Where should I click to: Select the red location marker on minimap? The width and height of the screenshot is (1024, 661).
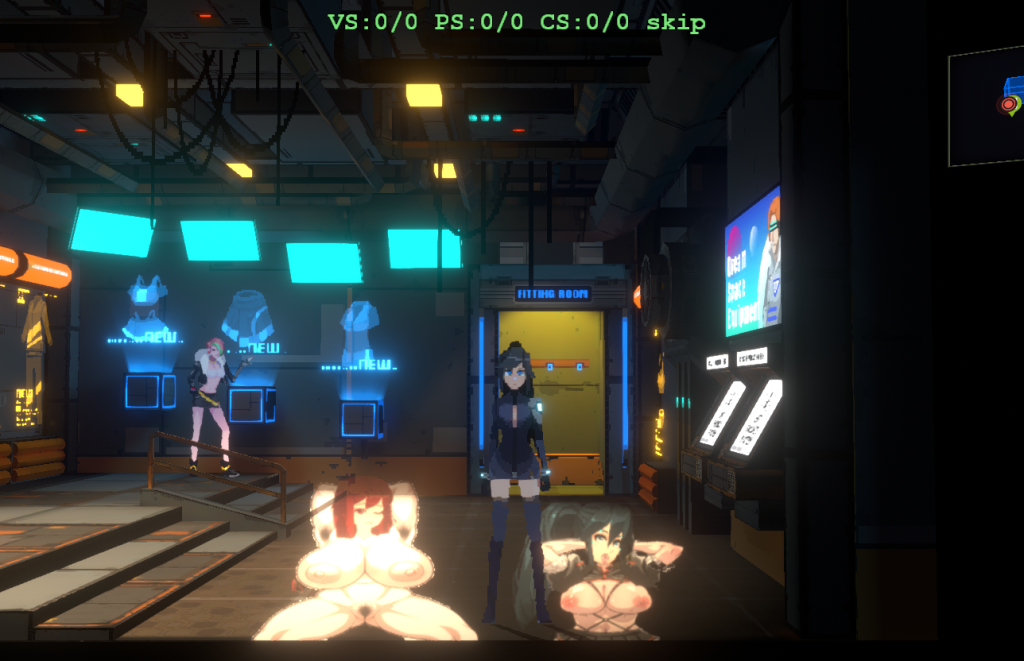pos(1006,104)
